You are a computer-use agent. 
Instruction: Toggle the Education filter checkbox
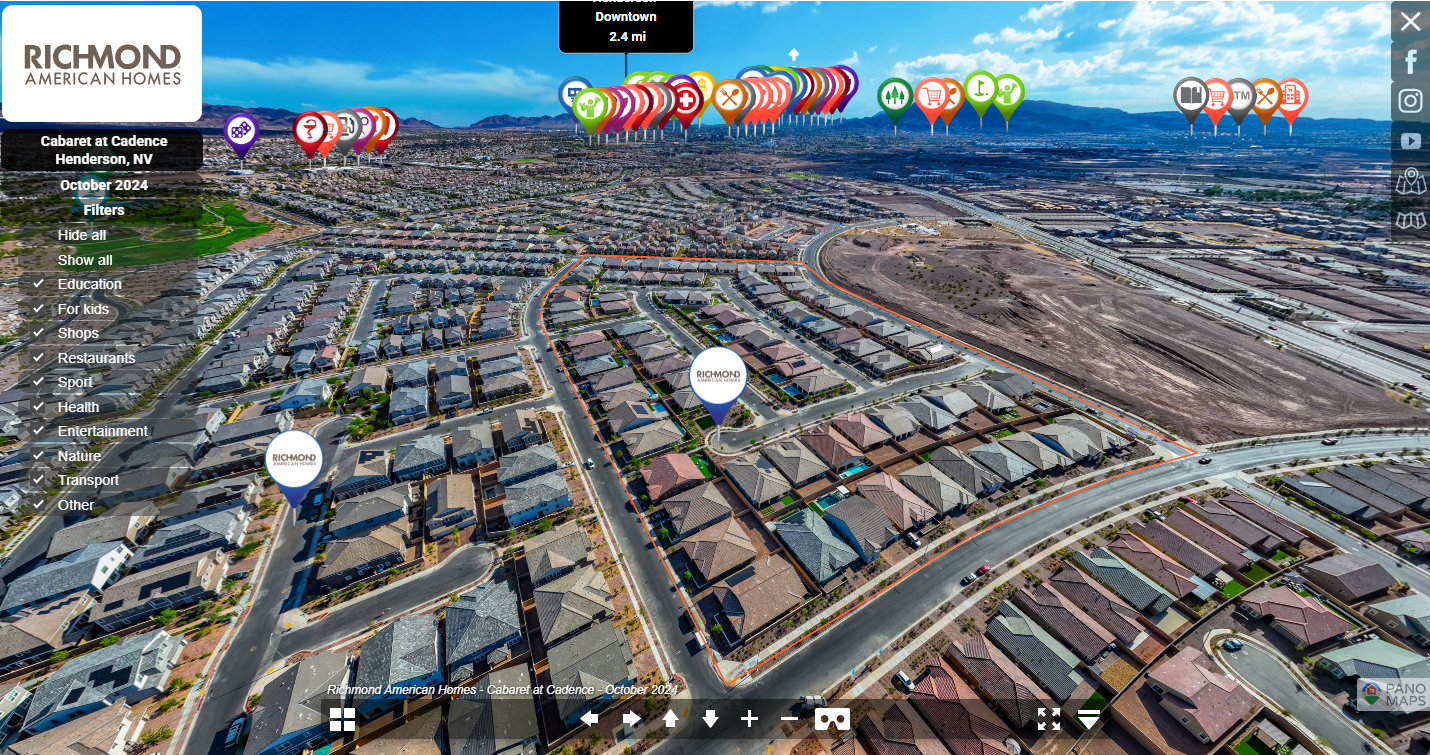click(39, 284)
